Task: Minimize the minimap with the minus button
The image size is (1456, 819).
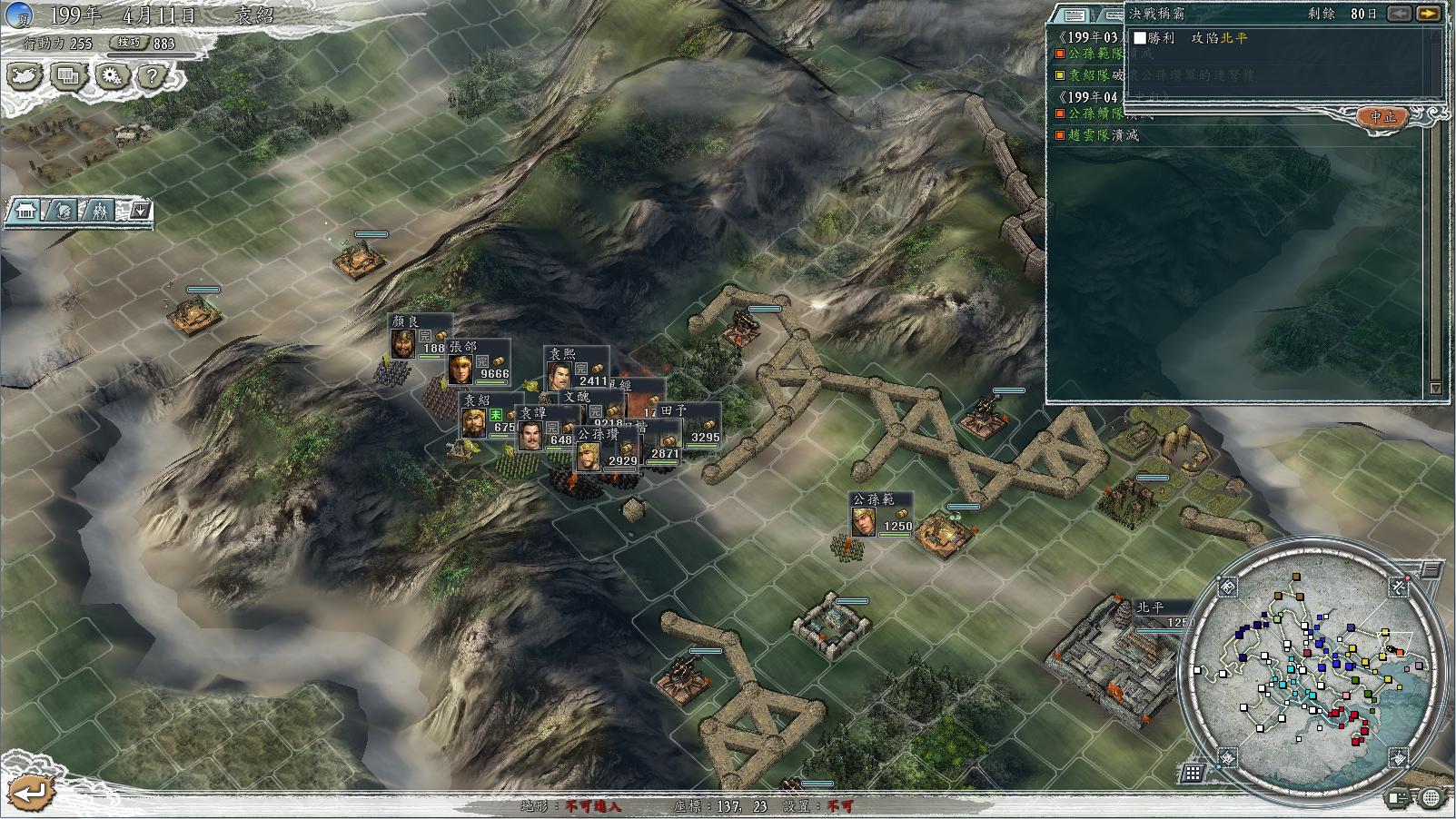Action: coord(1430,570)
